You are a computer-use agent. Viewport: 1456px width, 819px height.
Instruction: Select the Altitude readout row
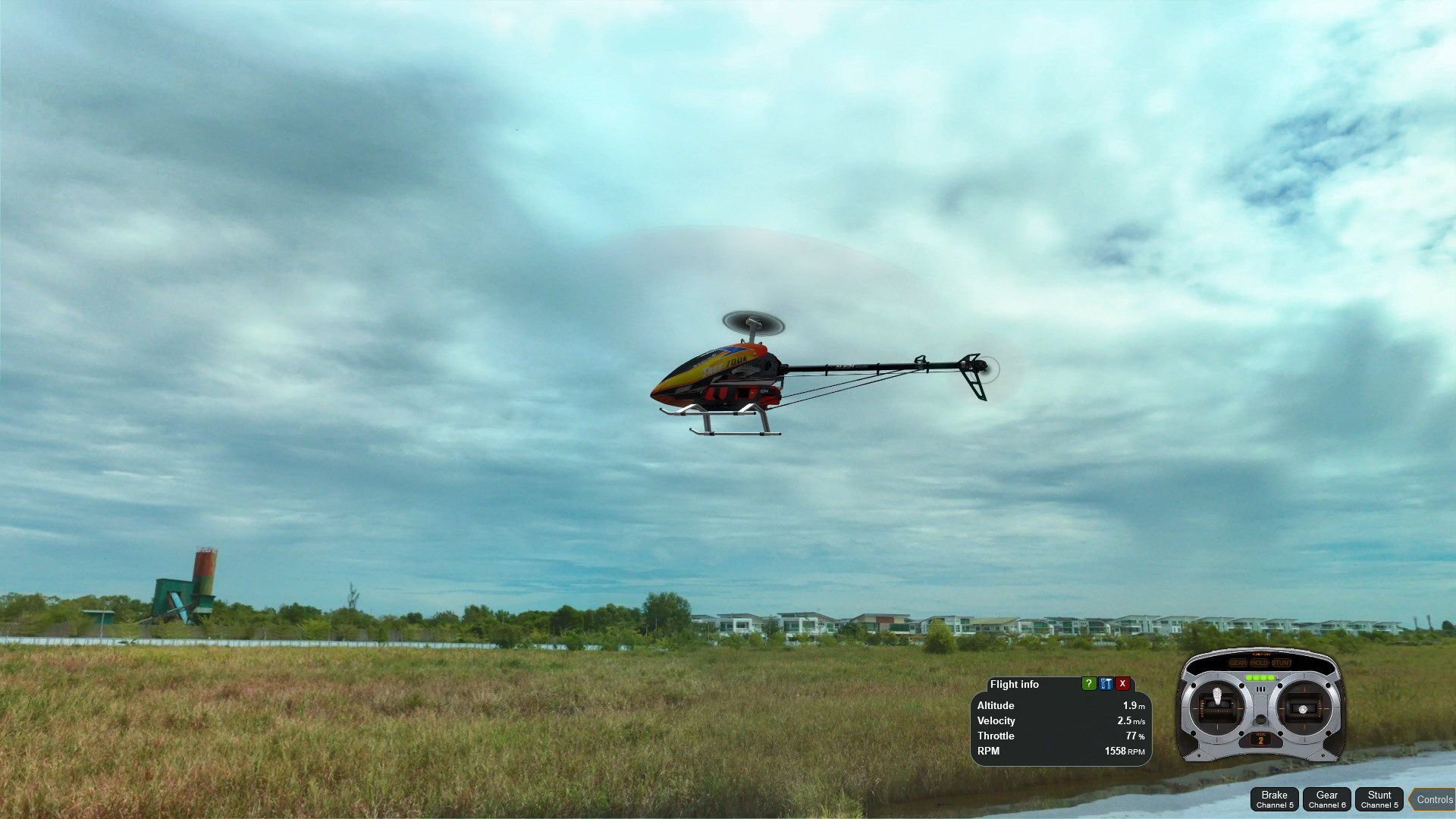(x=1062, y=706)
